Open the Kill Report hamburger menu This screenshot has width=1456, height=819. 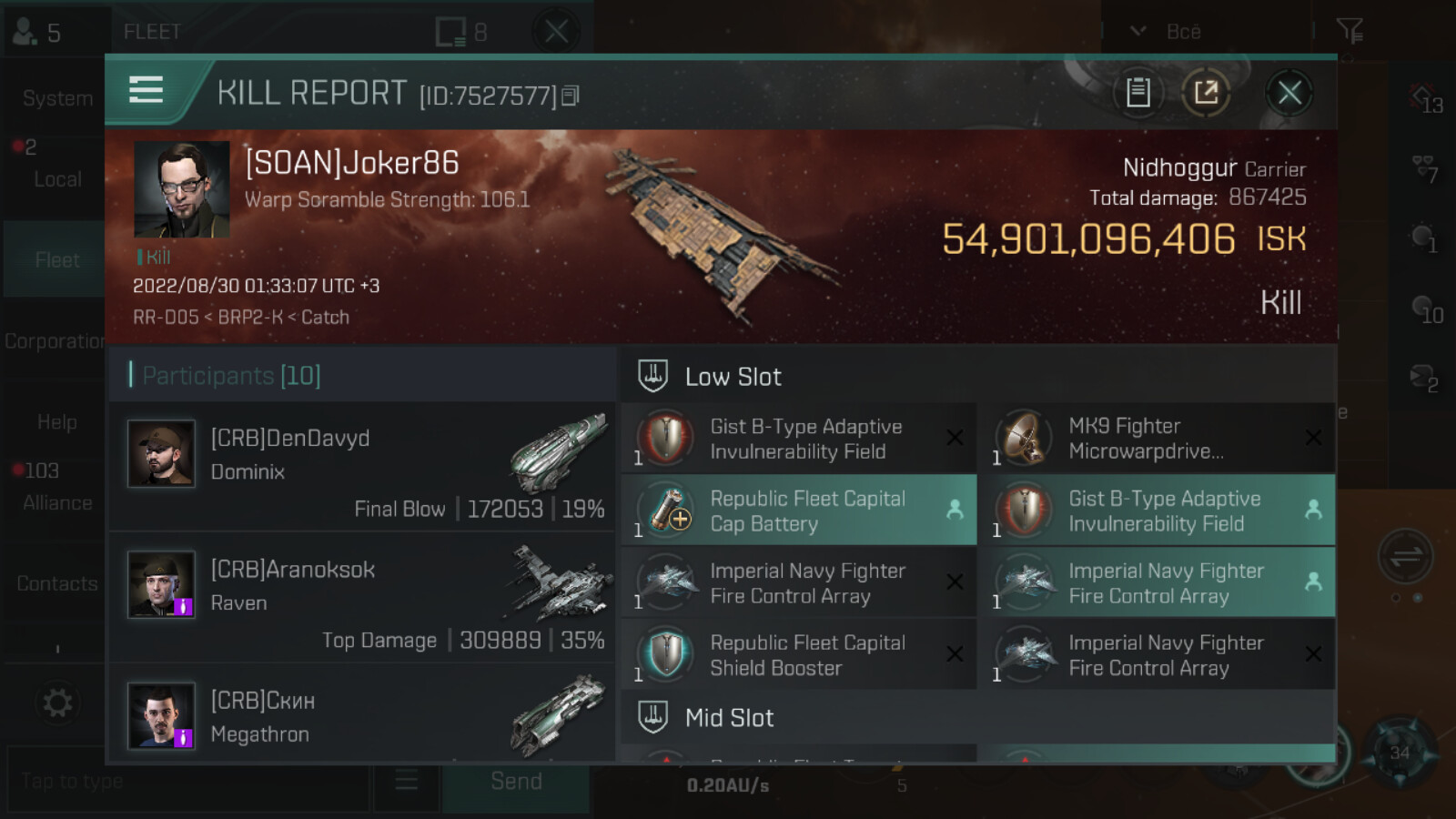click(146, 91)
